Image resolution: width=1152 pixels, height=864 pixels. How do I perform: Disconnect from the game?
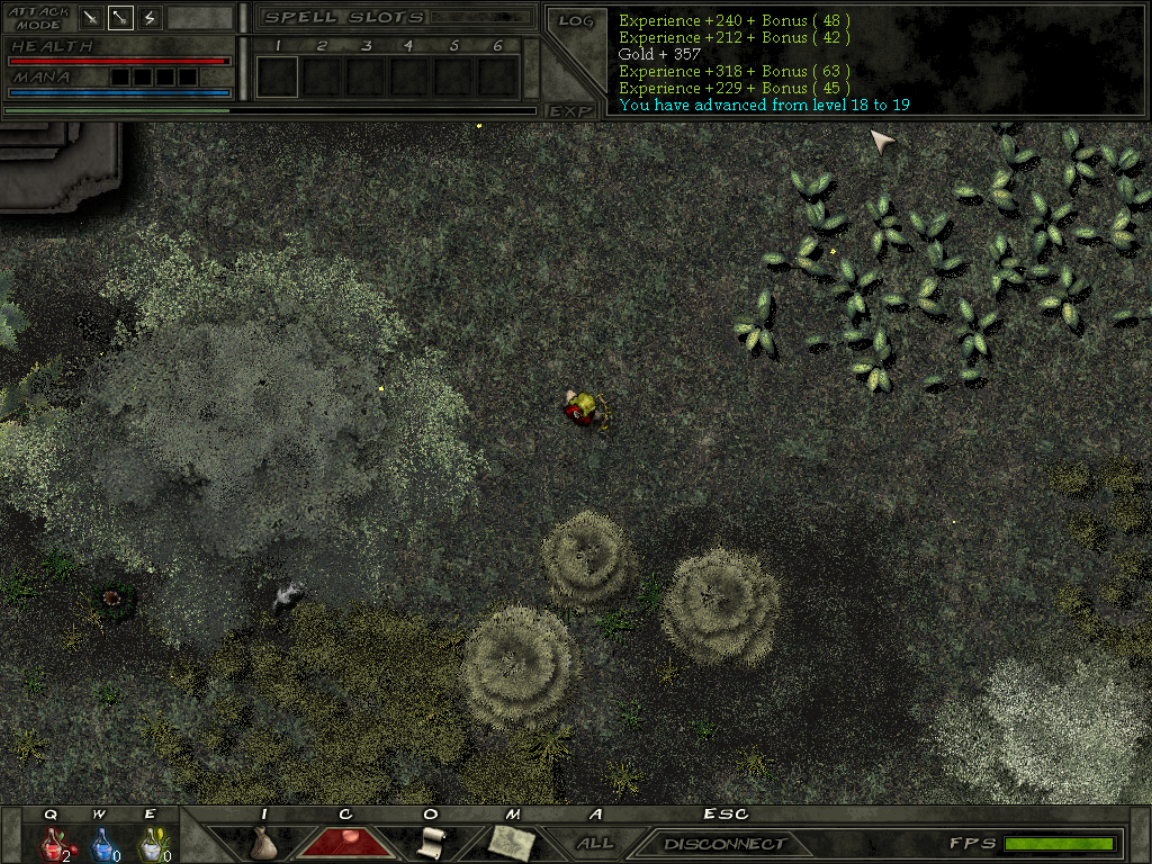click(x=724, y=844)
